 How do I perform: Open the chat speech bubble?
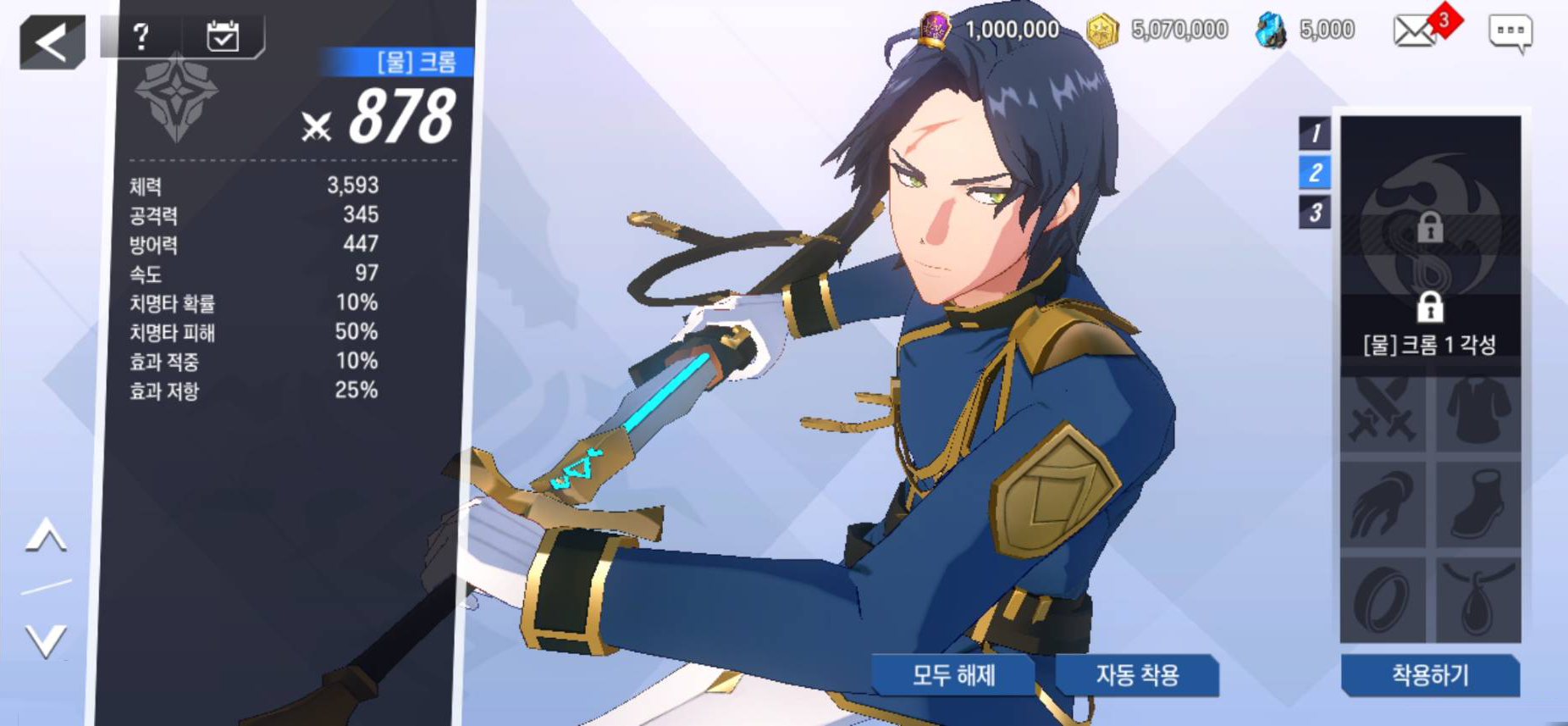(x=1510, y=33)
